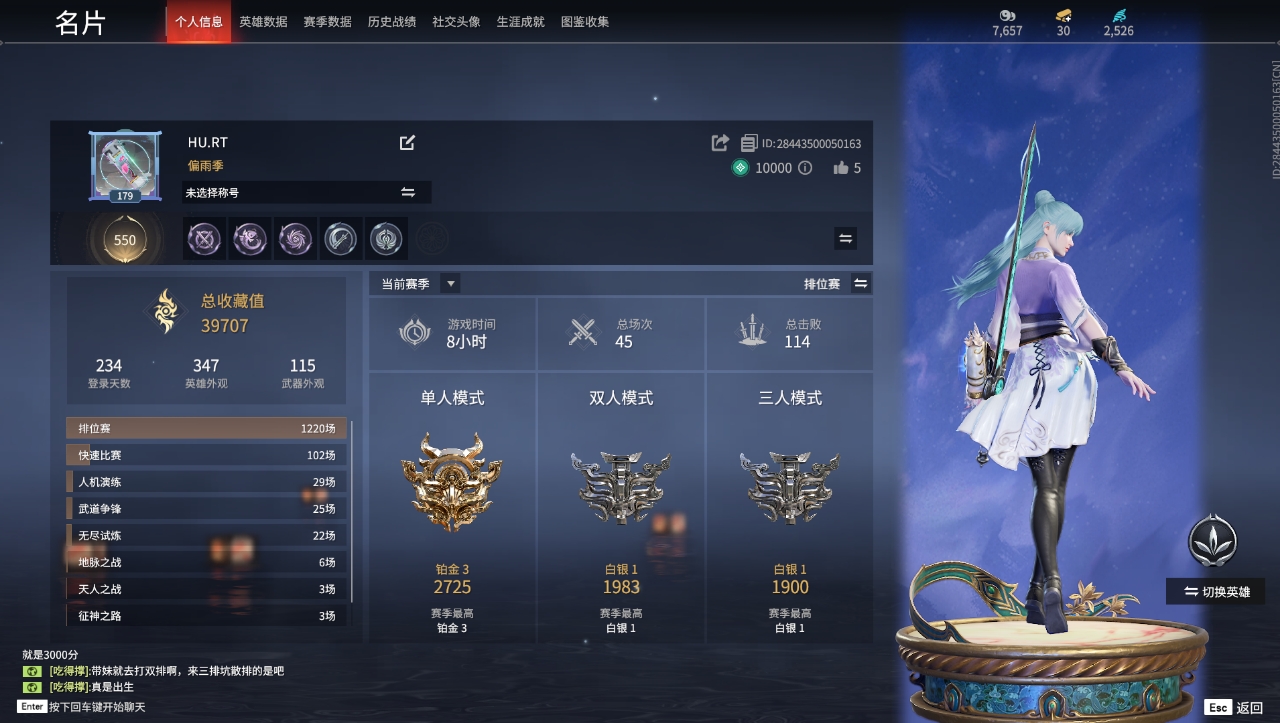Screen dimensions: 1280x723
Task: Open the 赛季数据 tab
Action: click(x=327, y=22)
